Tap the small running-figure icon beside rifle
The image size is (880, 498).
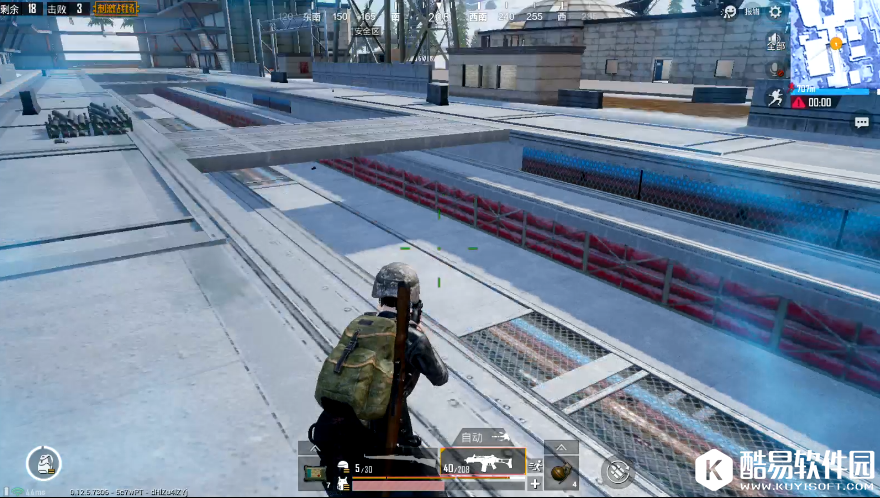click(534, 465)
